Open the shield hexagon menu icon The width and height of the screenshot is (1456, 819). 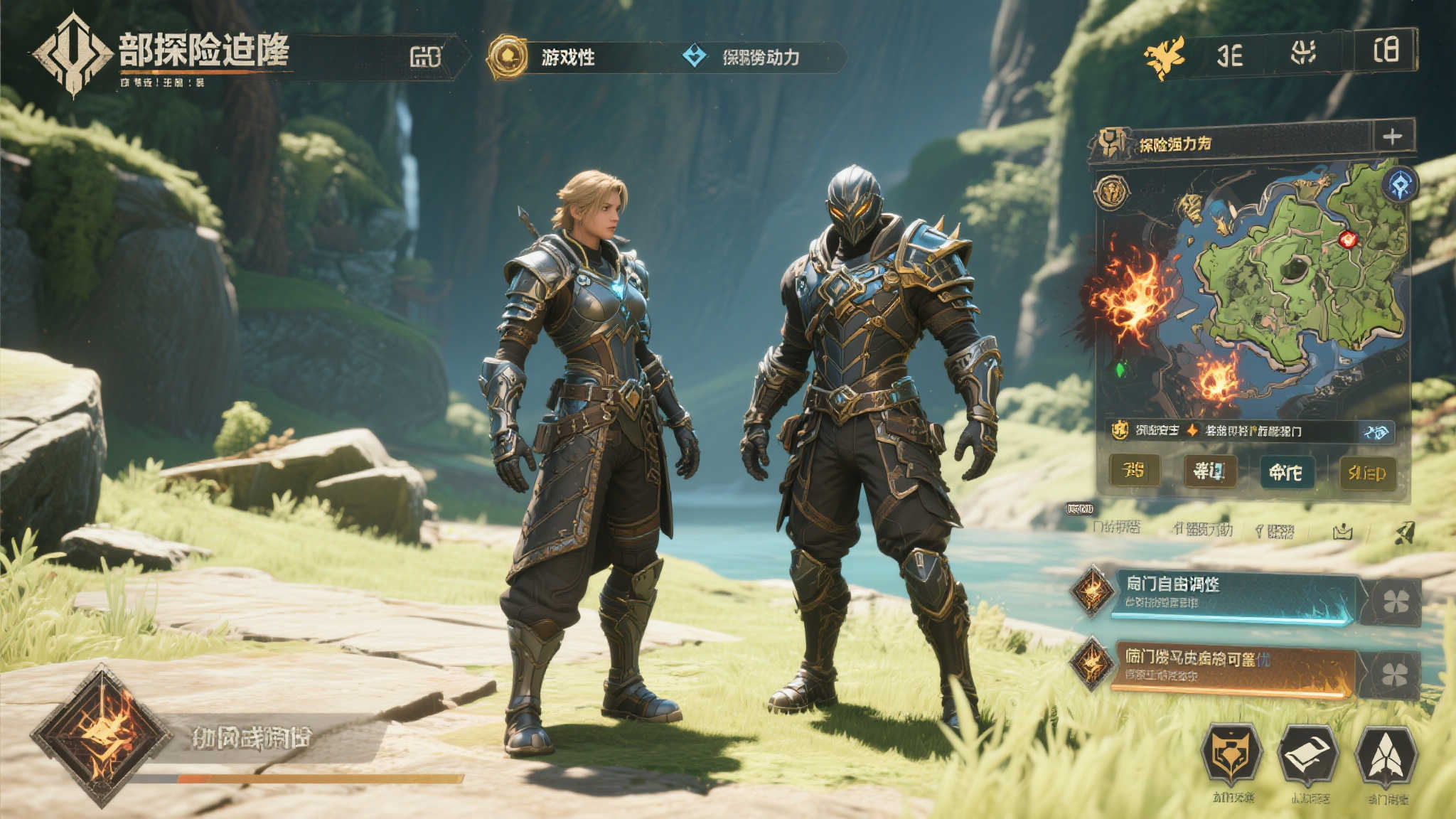(x=1231, y=756)
